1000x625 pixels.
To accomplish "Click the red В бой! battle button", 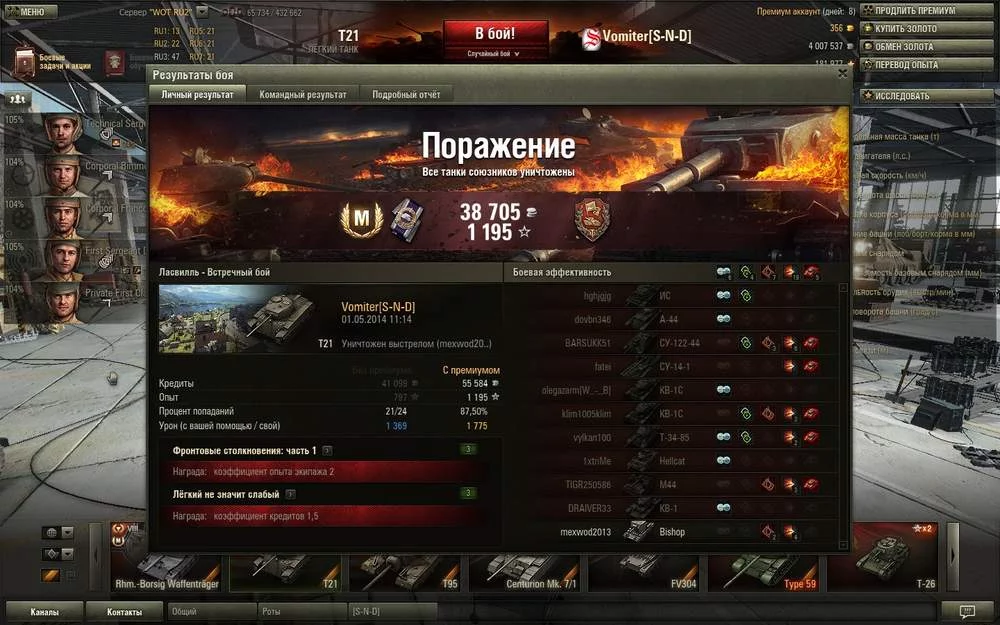I will click(x=497, y=31).
